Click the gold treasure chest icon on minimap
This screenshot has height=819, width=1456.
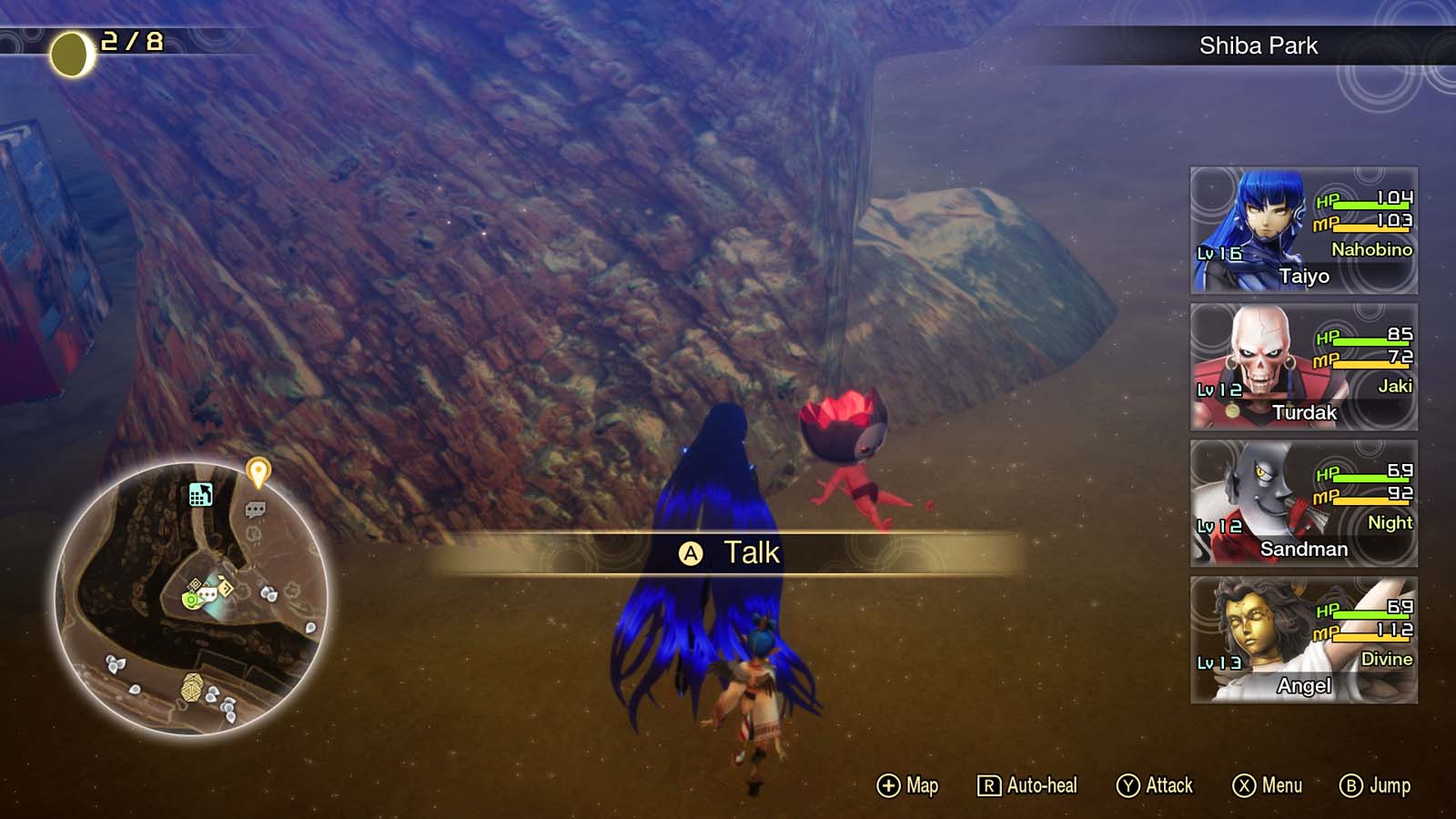tap(192, 688)
